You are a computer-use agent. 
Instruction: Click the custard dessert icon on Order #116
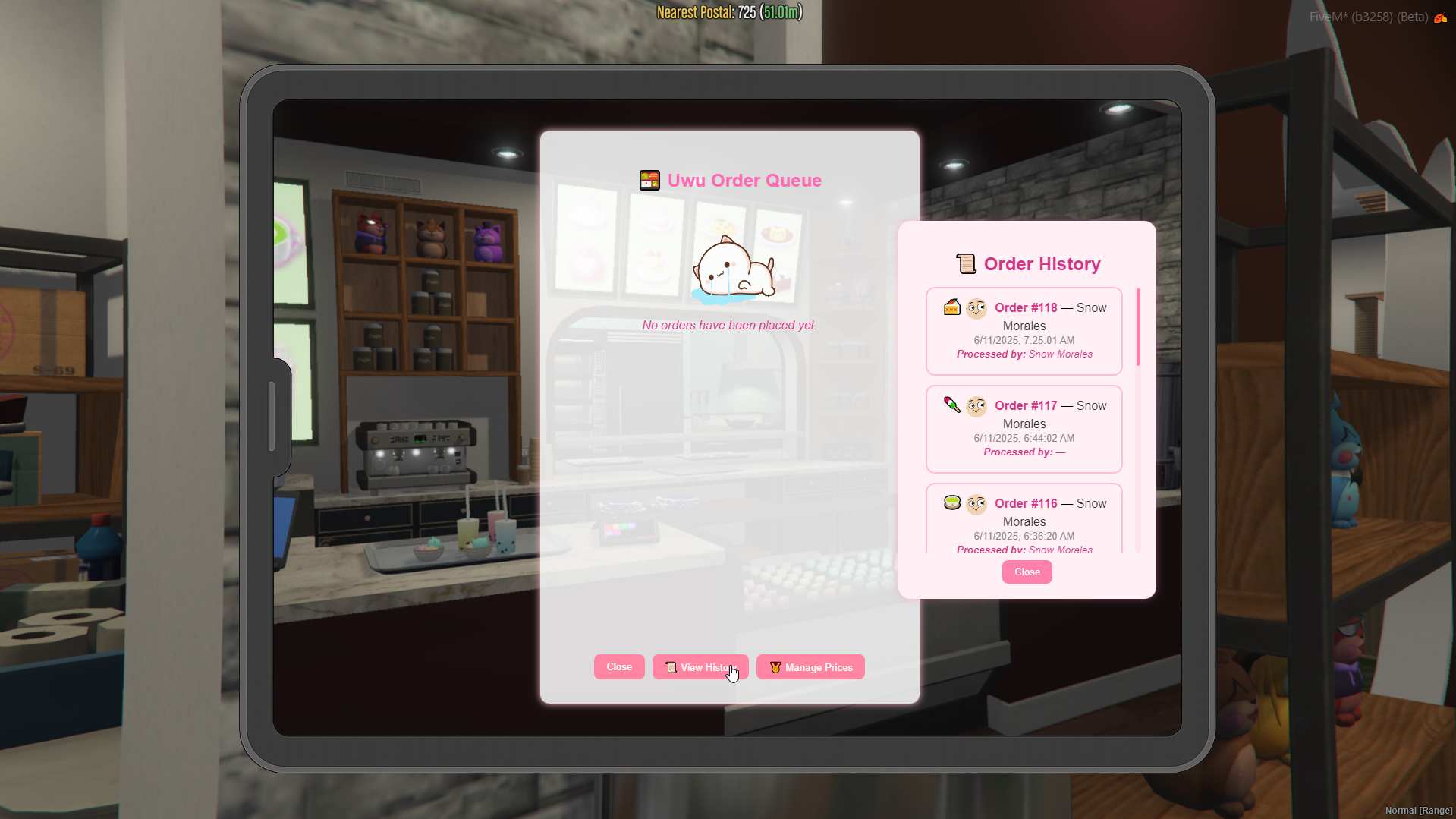click(951, 502)
